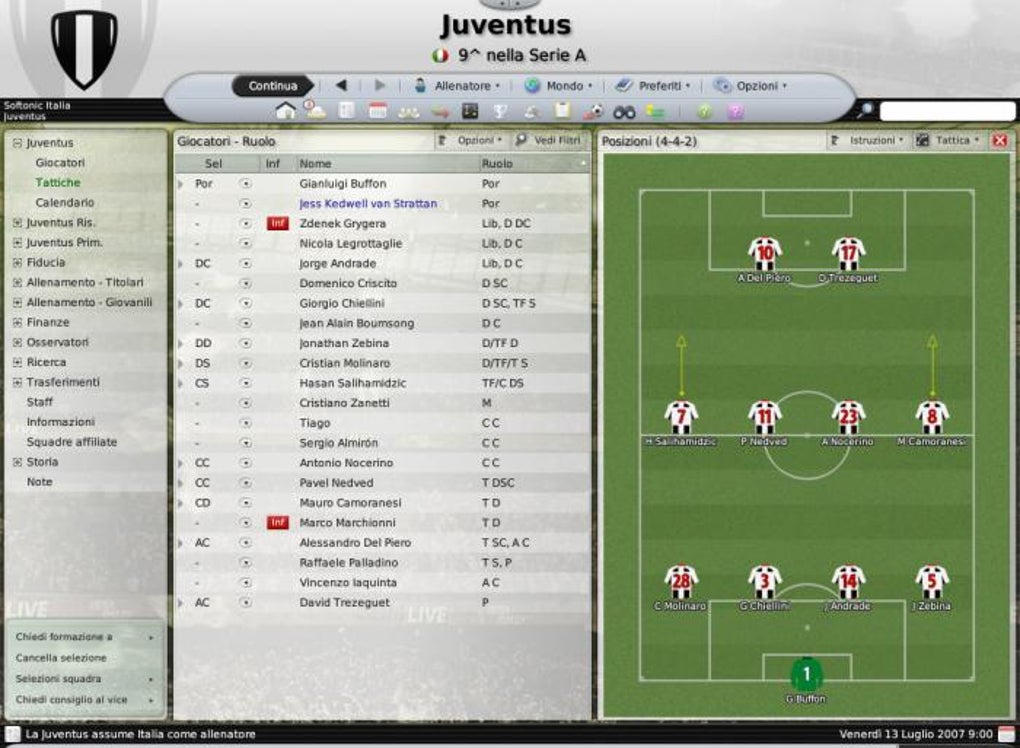The height and width of the screenshot is (748, 1020).
Task: Click Cancella selezione
Action: coord(61,658)
